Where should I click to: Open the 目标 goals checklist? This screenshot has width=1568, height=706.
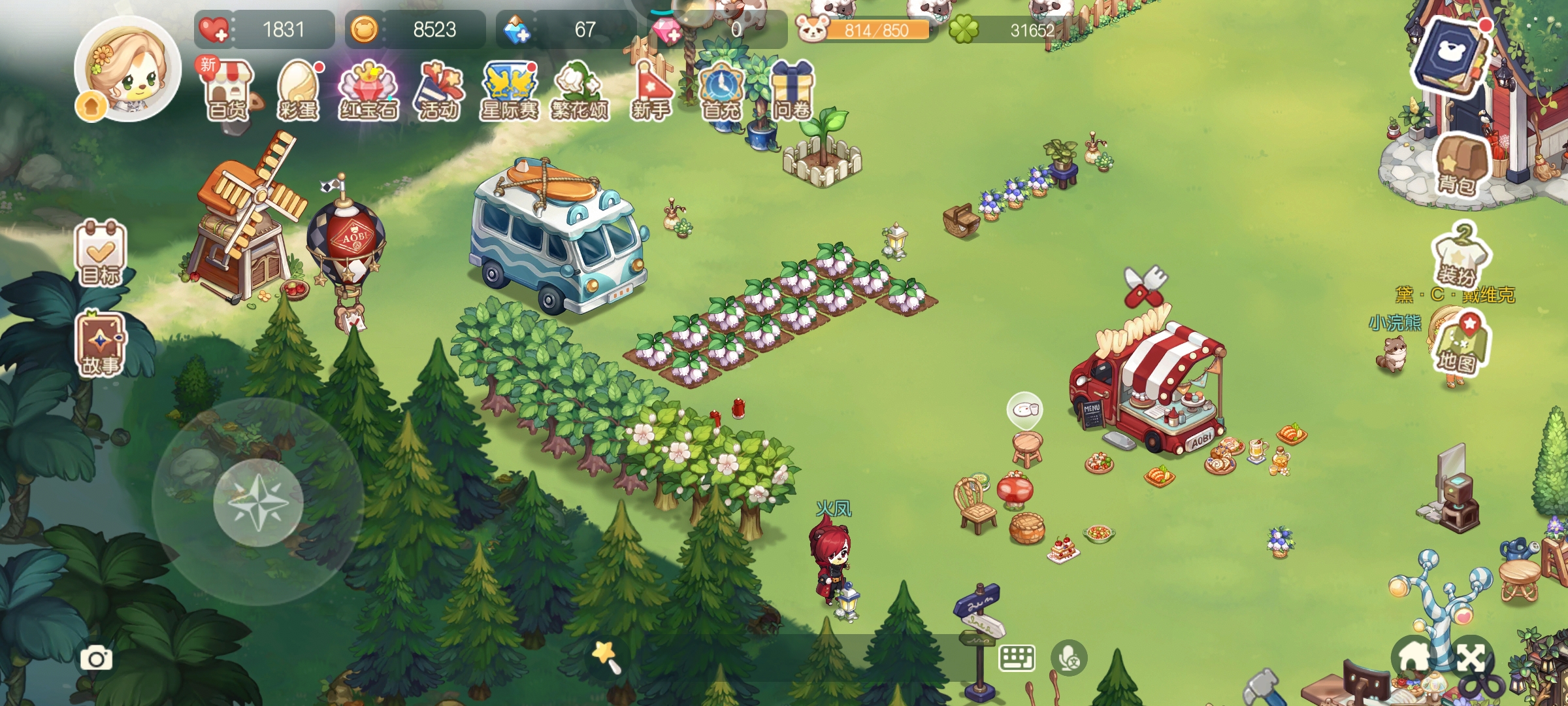[x=101, y=253]
